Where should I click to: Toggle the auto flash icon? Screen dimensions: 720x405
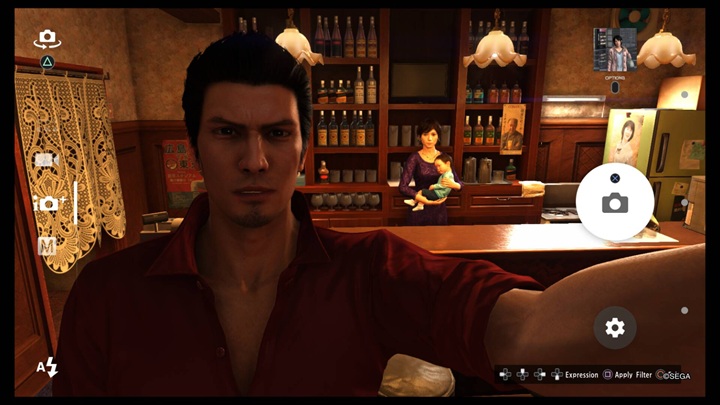[47, 367]
